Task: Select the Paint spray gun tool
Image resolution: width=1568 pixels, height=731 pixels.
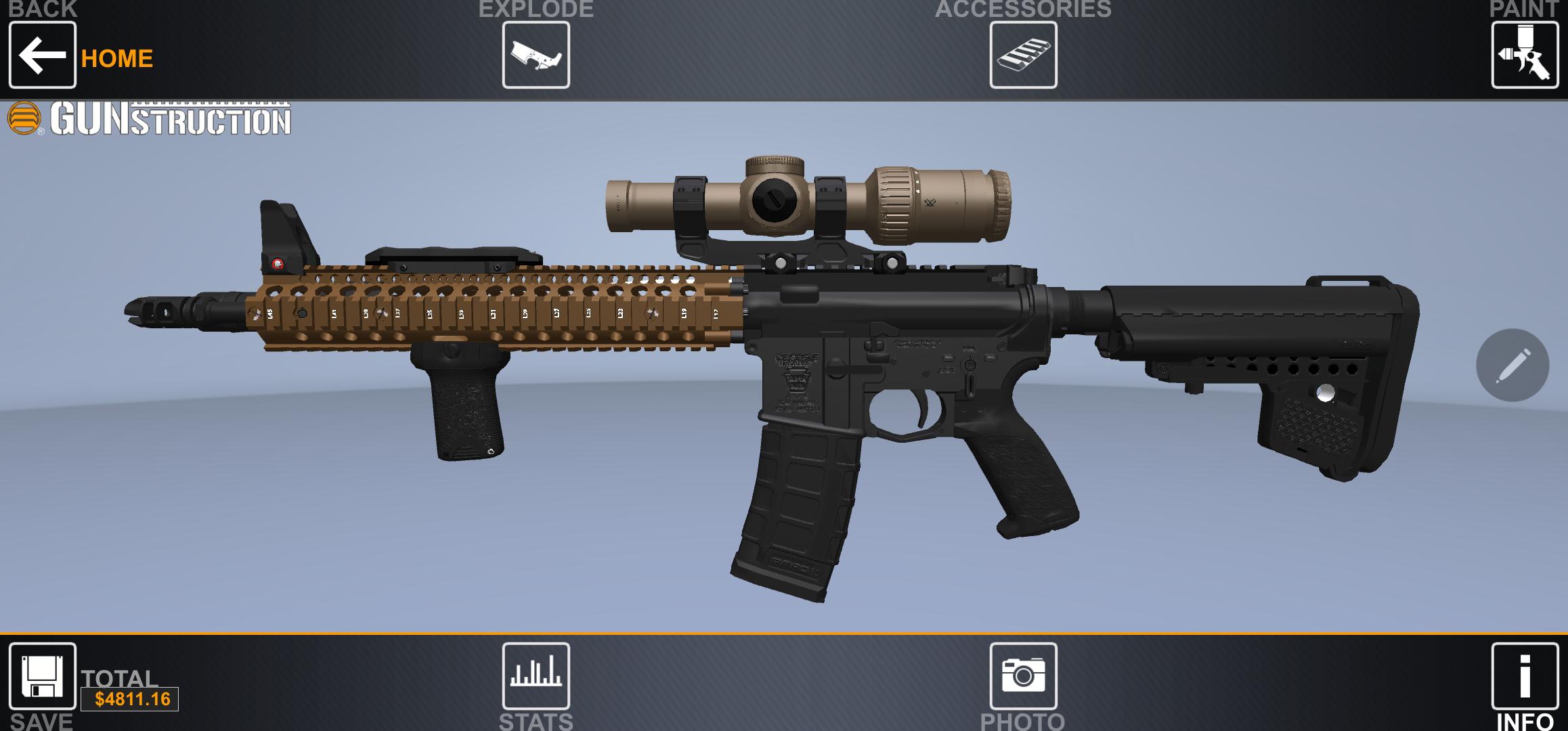Action: tap(1525, 54)
